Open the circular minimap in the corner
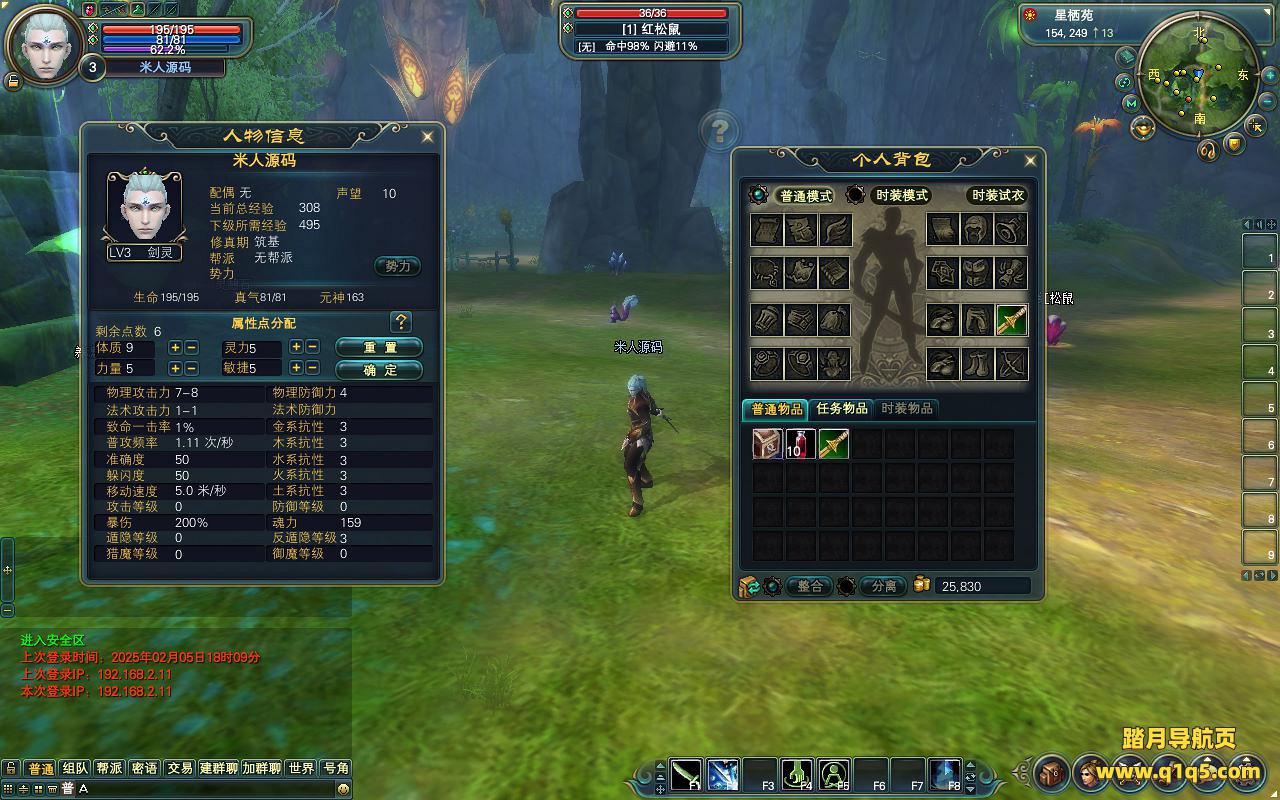 pos(1198,78)
